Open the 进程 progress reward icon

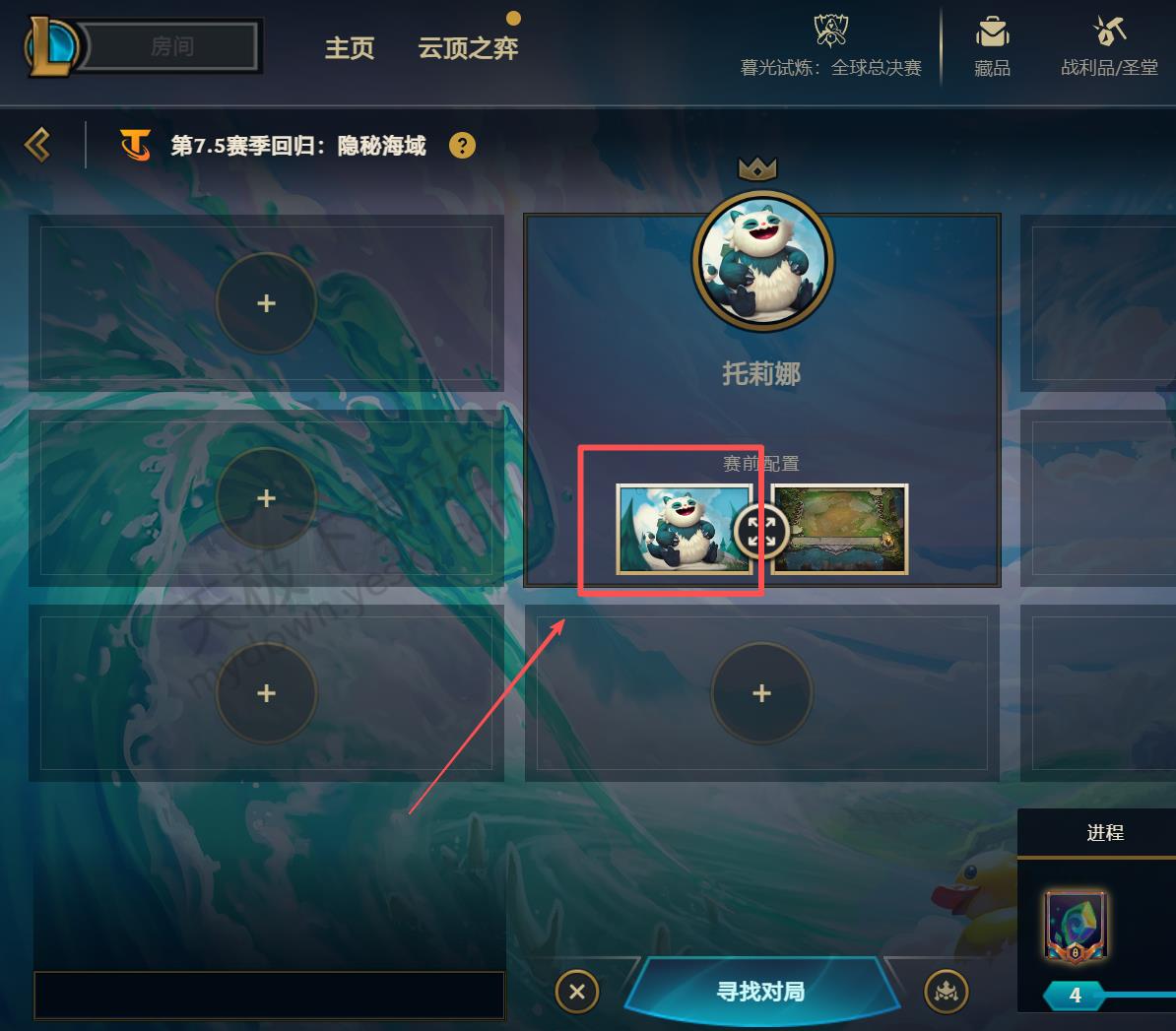pyautogui.click(x=1076, y=926)
